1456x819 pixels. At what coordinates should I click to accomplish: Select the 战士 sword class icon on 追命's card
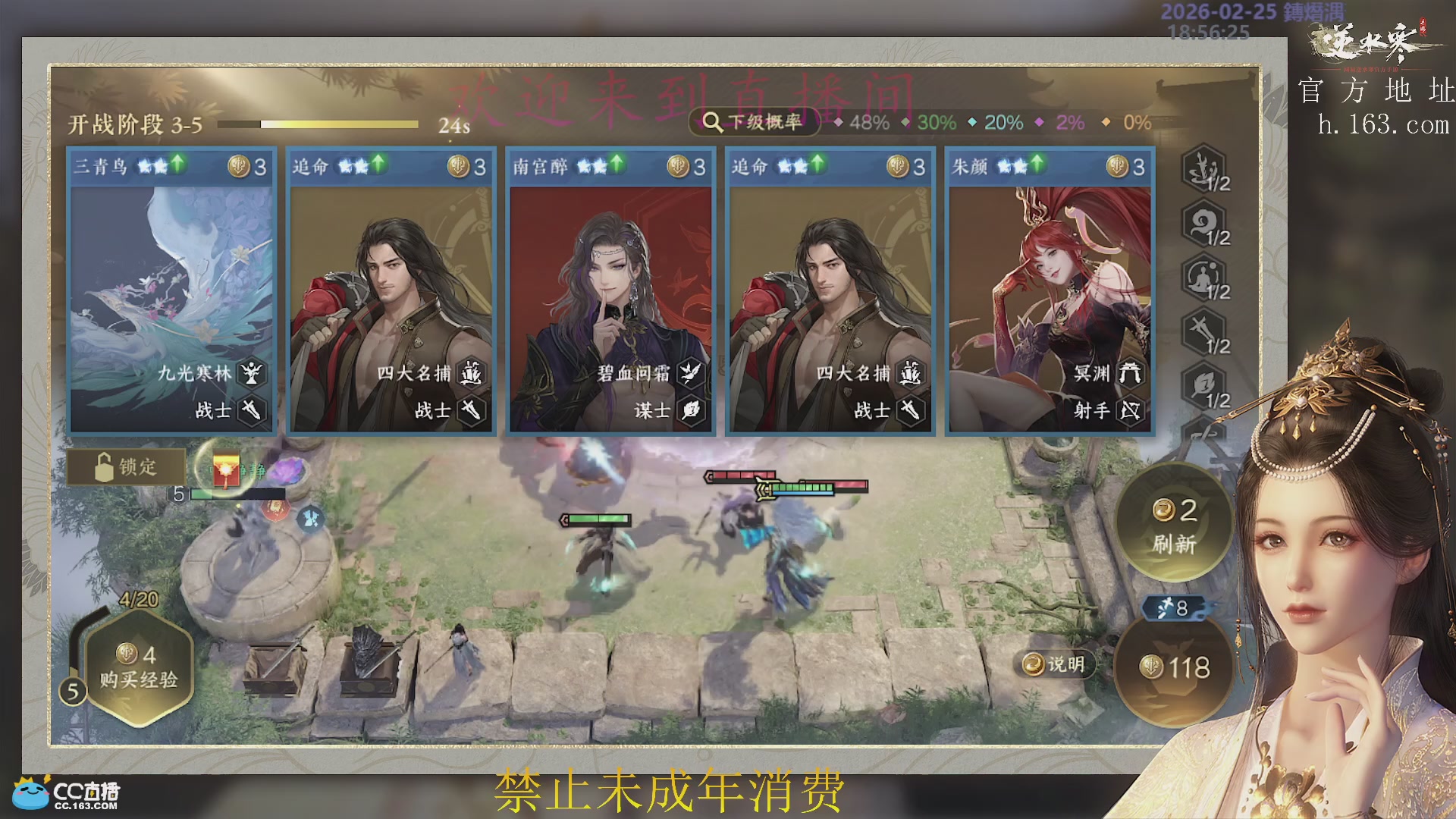[470, 411]
